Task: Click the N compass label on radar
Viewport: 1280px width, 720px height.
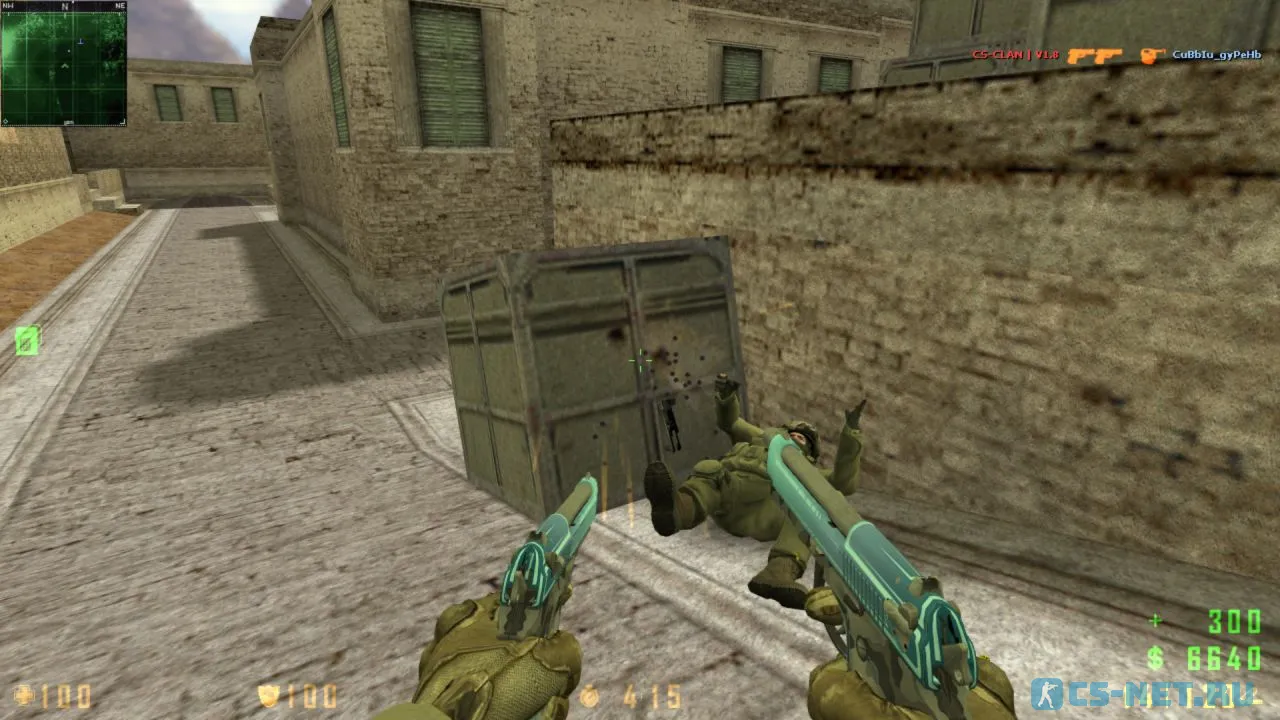Action: [x=64, y=6]
